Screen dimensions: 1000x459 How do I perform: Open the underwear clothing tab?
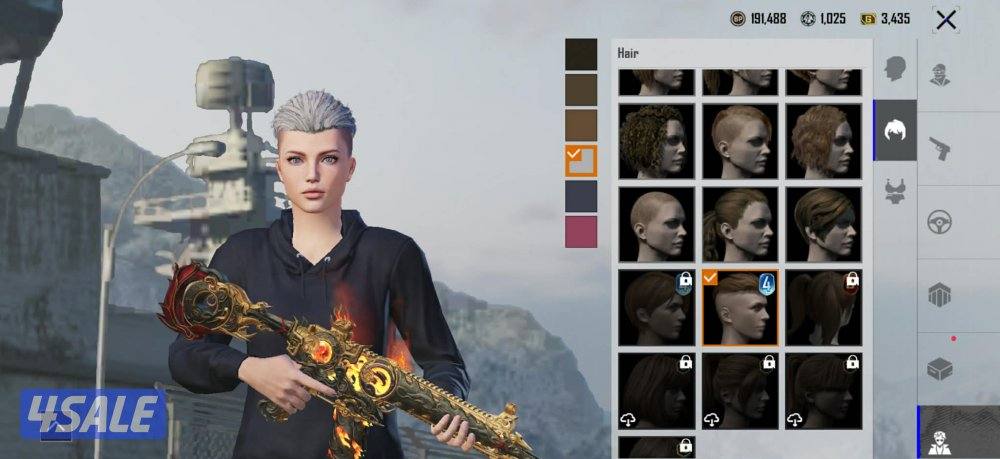point(895,191)
